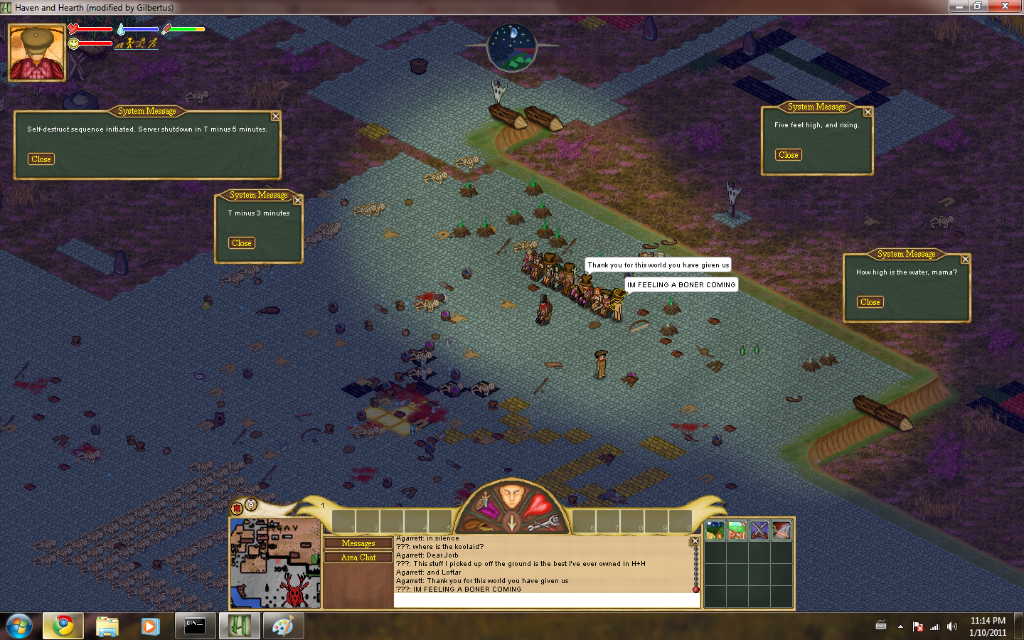This screenshot has width=1024, height=640.
Task: Select the face icon in the center menu
Action: [512, 497]
